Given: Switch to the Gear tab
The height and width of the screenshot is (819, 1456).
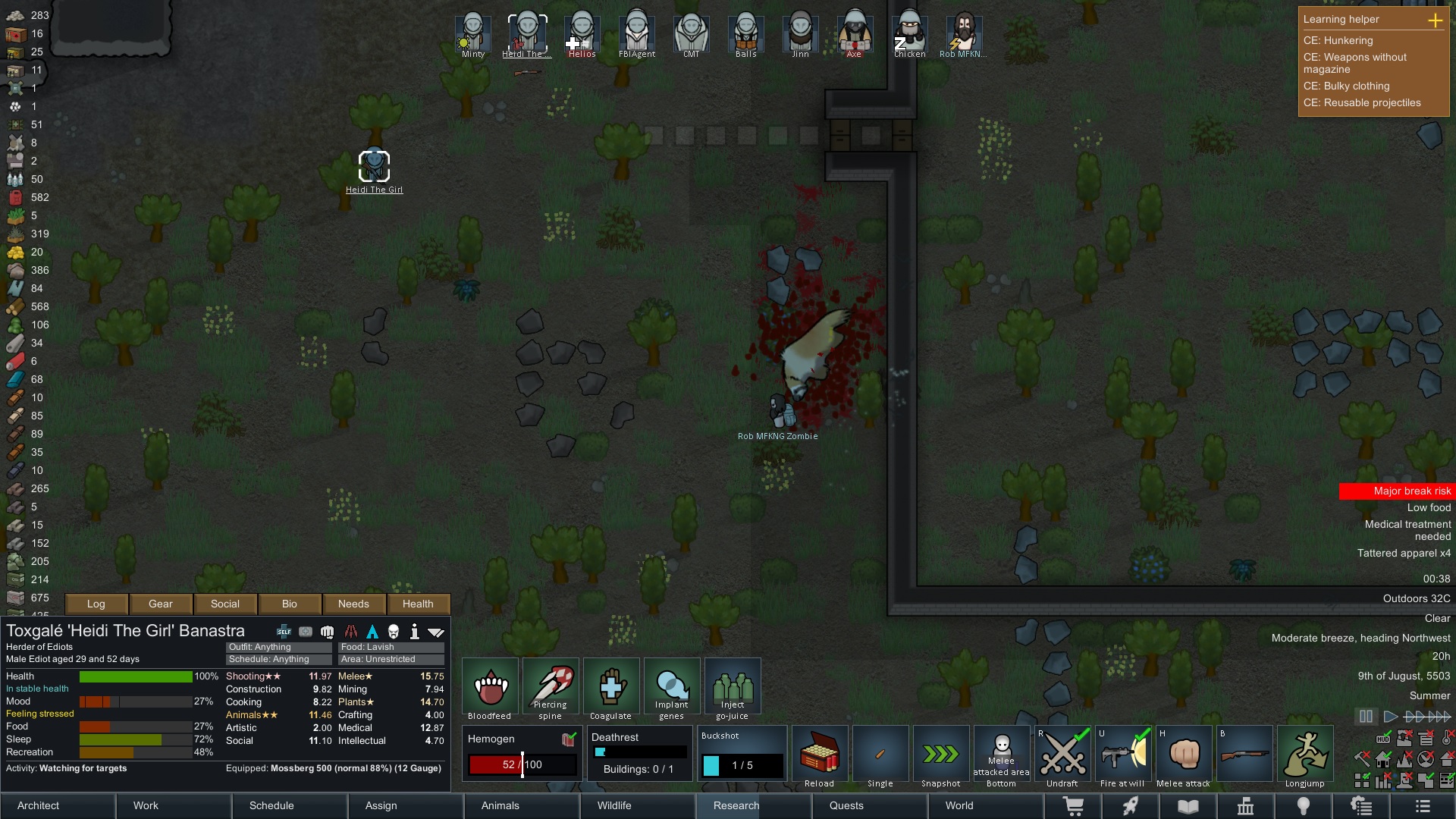Looking at the screenshot, I should (x=161, y=604).
